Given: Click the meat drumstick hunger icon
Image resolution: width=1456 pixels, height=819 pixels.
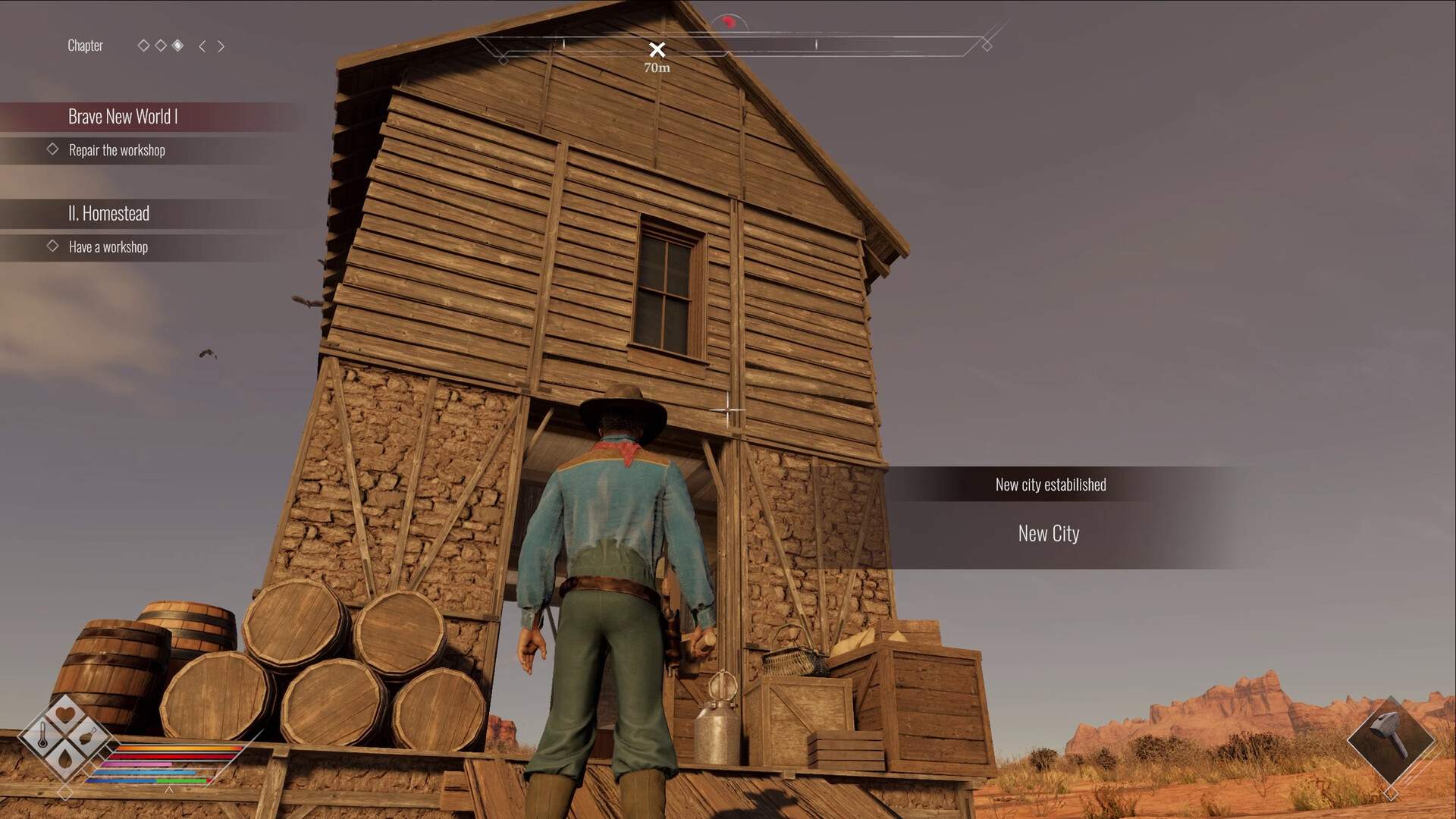Looking at the screenshot, I should [x=88, y=735].
